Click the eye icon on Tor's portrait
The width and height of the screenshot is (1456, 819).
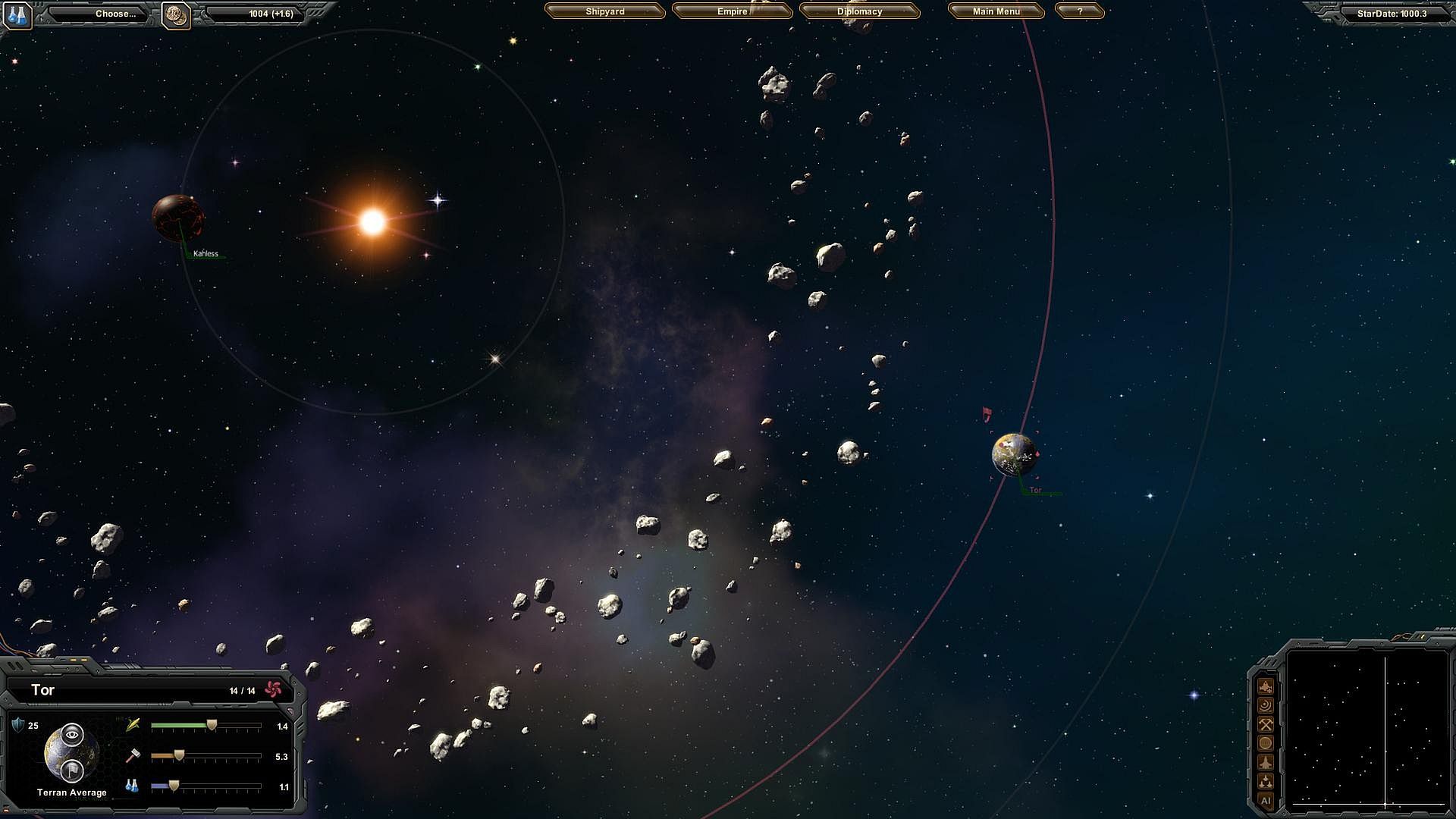pyautogui.click(x=72, y=733)
